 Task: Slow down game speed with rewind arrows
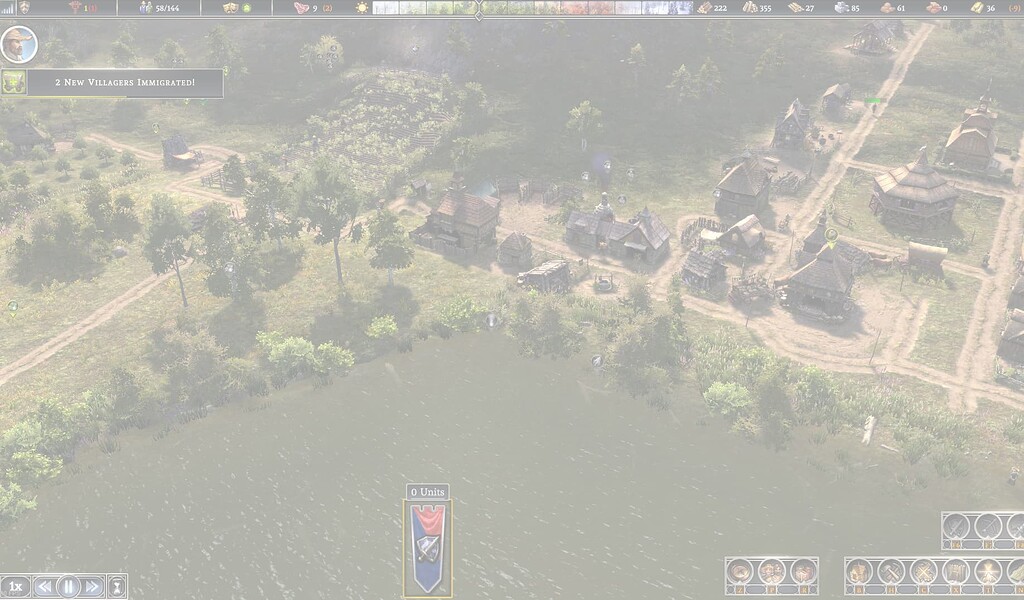coord(44,587)
